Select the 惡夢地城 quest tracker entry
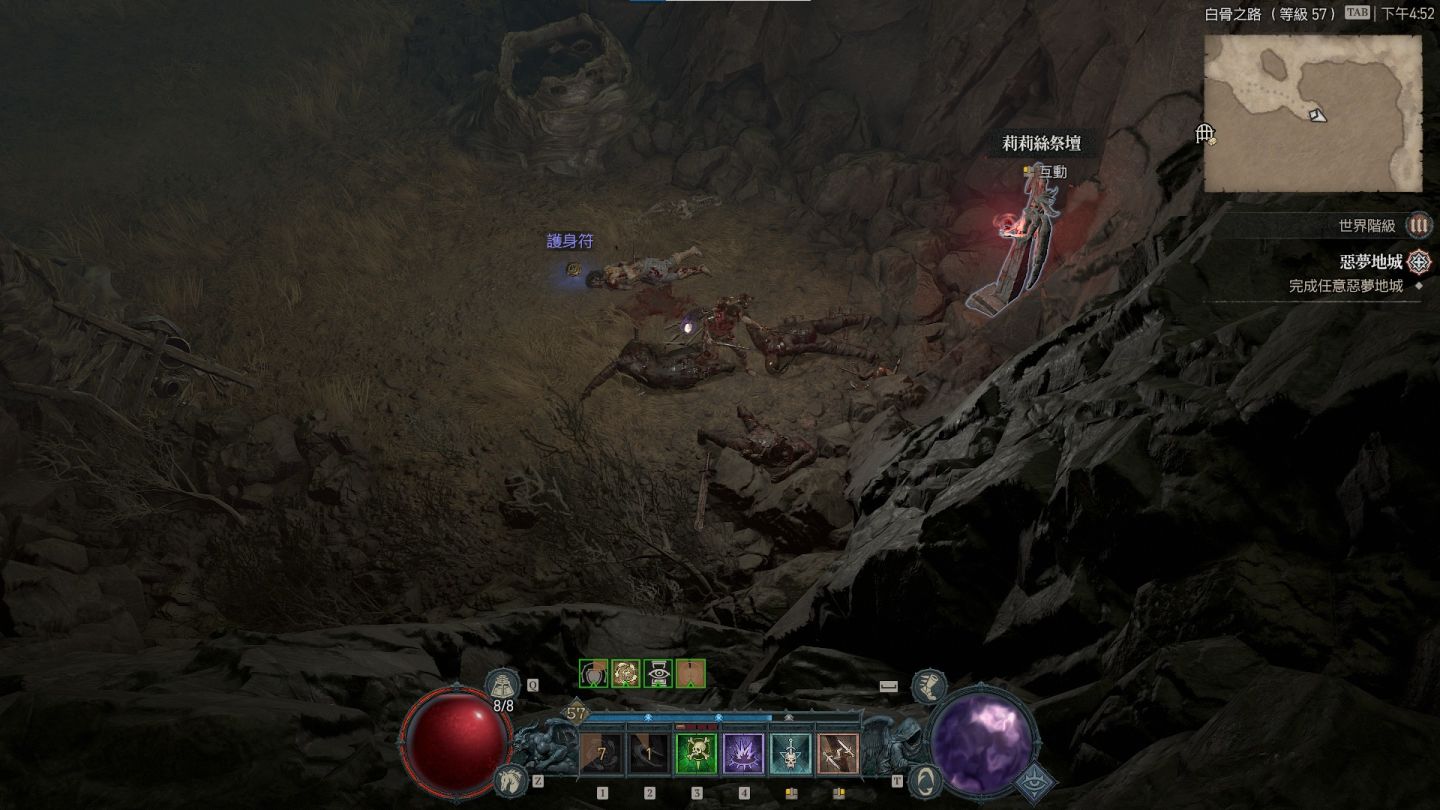Viewport: 1440px width, 810px height. pyautogui.click(x=1372, y=263)
